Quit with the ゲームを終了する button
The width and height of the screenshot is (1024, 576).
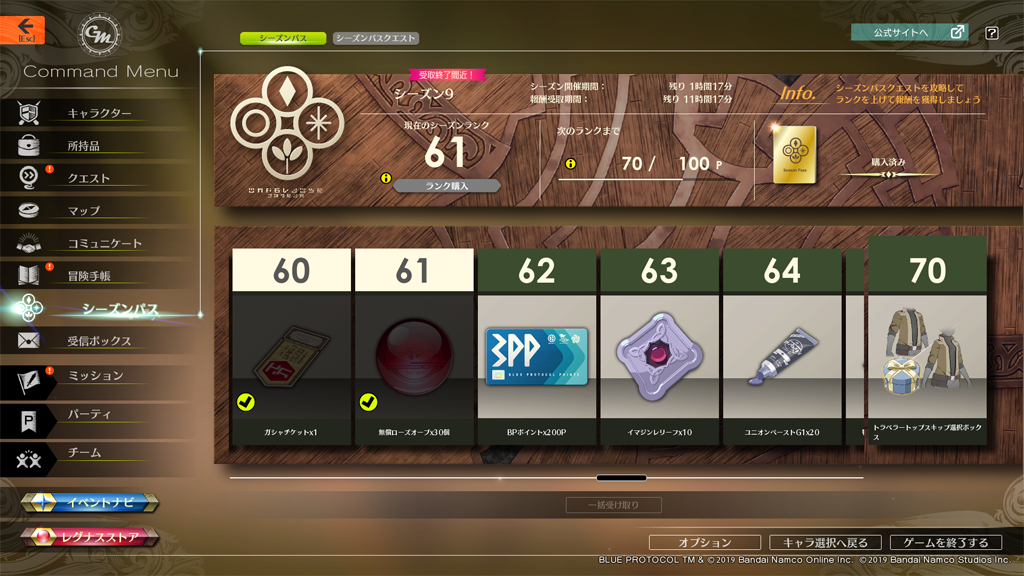pos(945,542)
